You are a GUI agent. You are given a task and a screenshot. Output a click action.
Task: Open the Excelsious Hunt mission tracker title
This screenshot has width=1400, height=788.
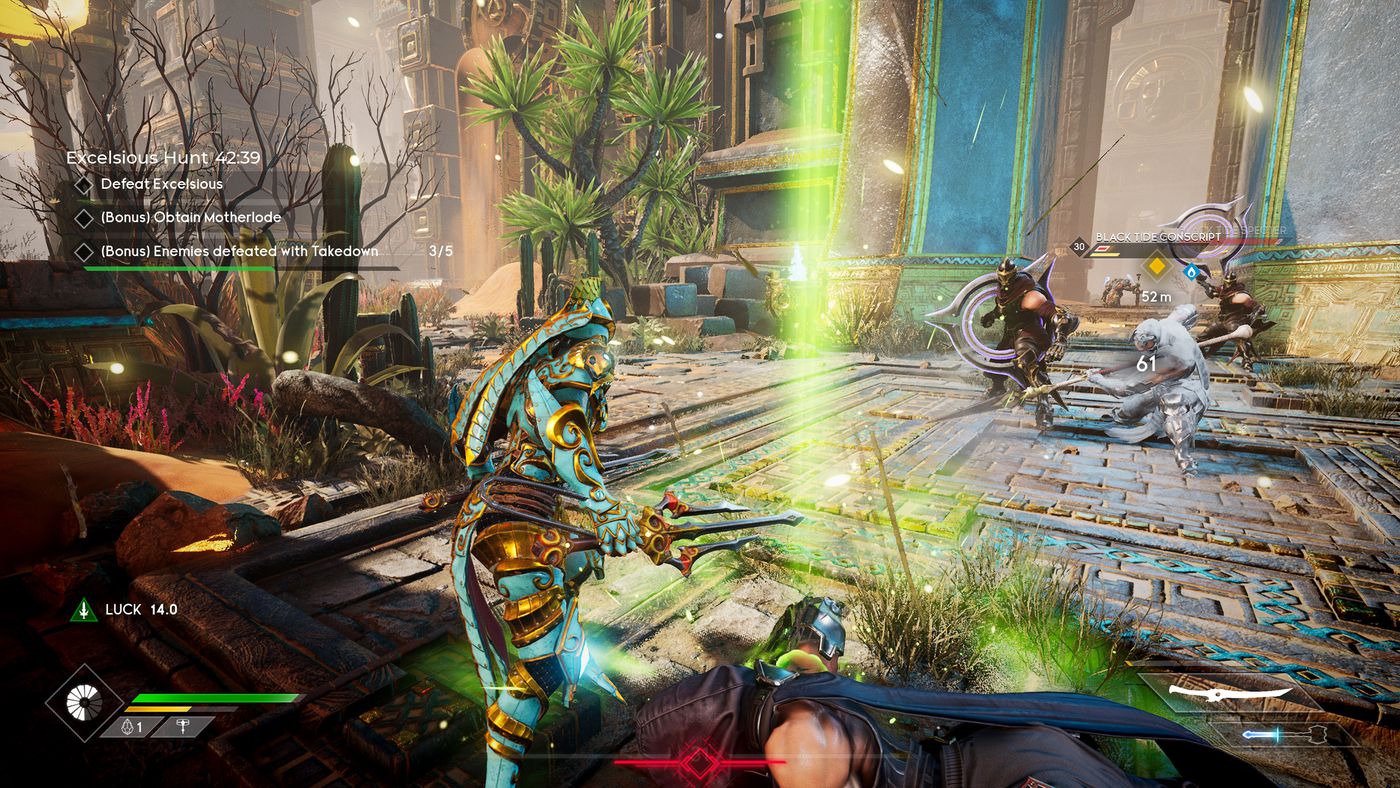163,157
